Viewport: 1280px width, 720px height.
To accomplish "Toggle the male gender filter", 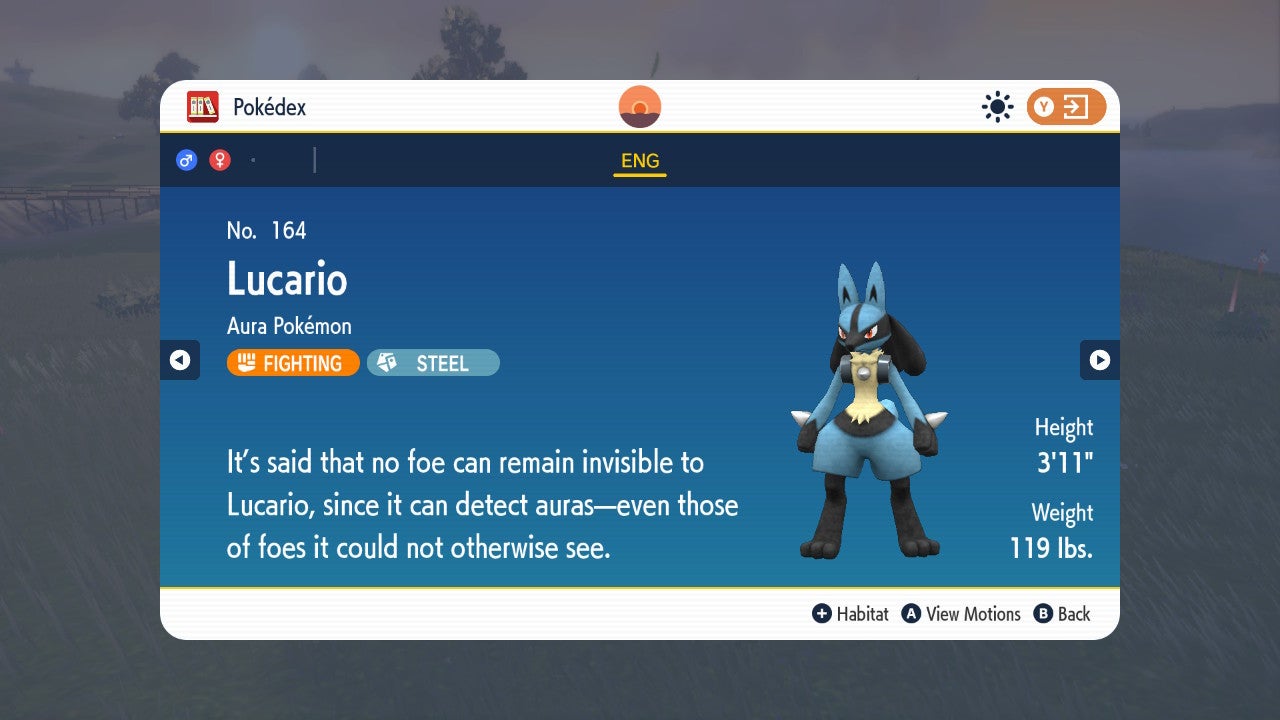I will [x=186, y=159].
